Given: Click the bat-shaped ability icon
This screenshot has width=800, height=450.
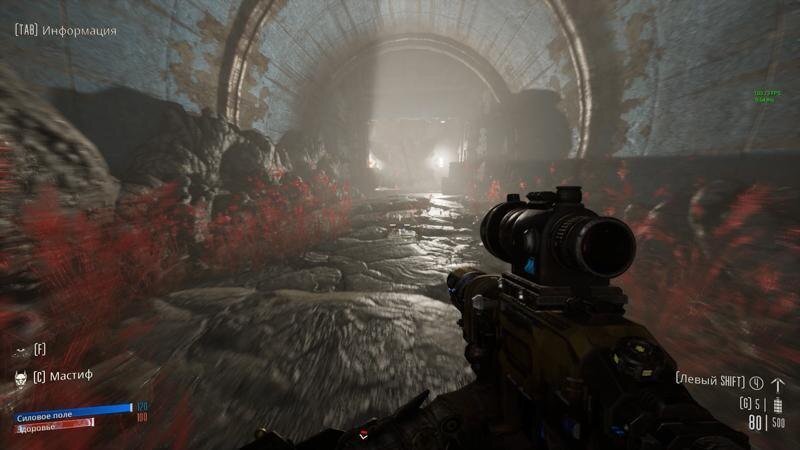Looking at the screenshot, I should pos(20,350).
